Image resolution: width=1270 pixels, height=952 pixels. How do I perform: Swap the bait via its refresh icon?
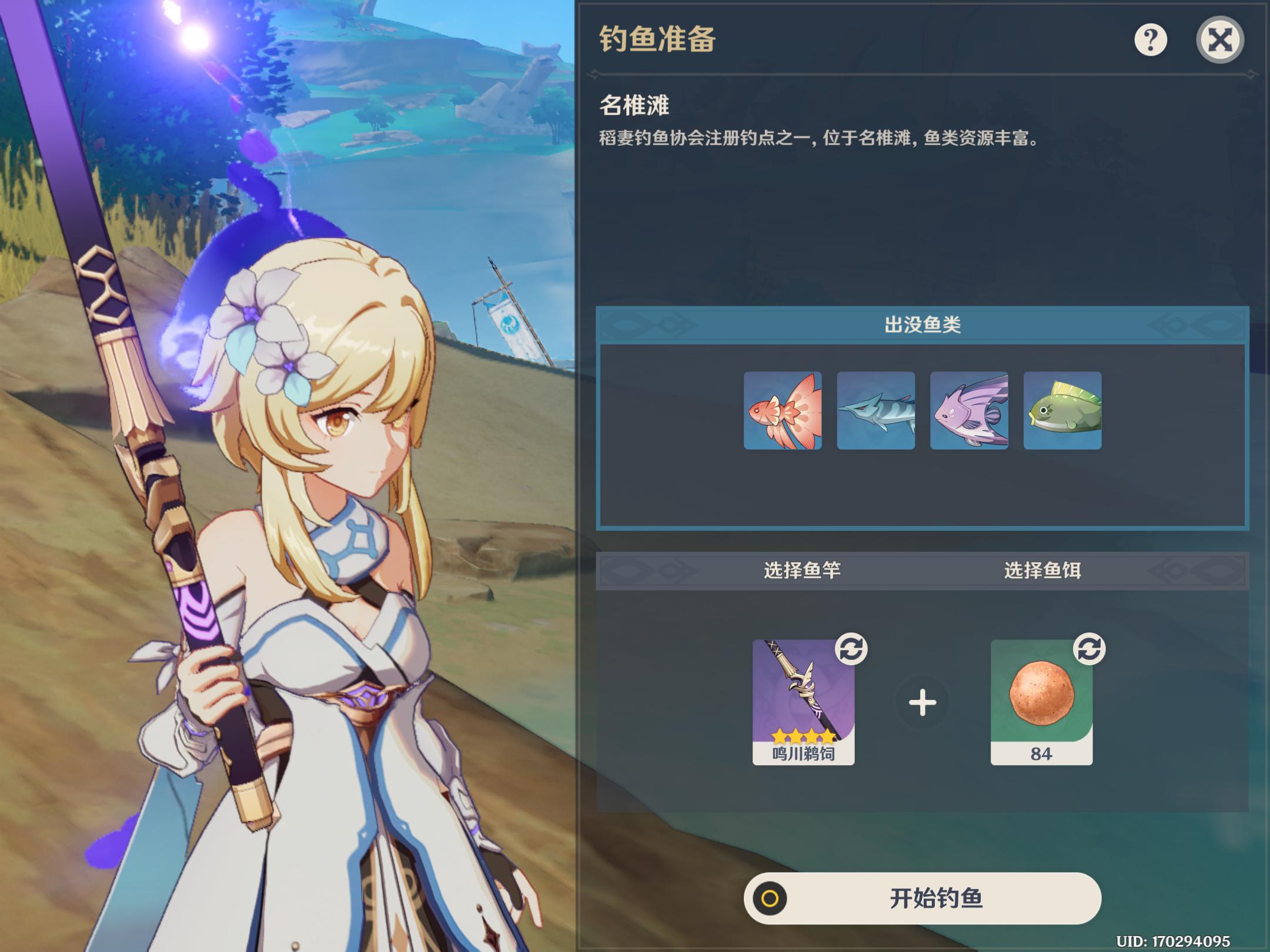1089,649
